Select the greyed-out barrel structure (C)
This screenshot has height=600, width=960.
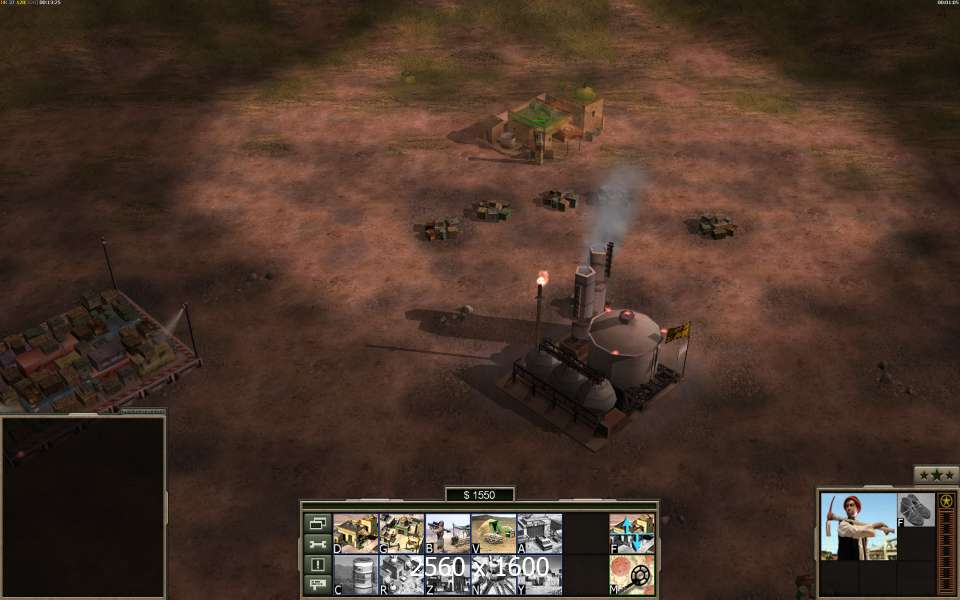pos(355,575)
